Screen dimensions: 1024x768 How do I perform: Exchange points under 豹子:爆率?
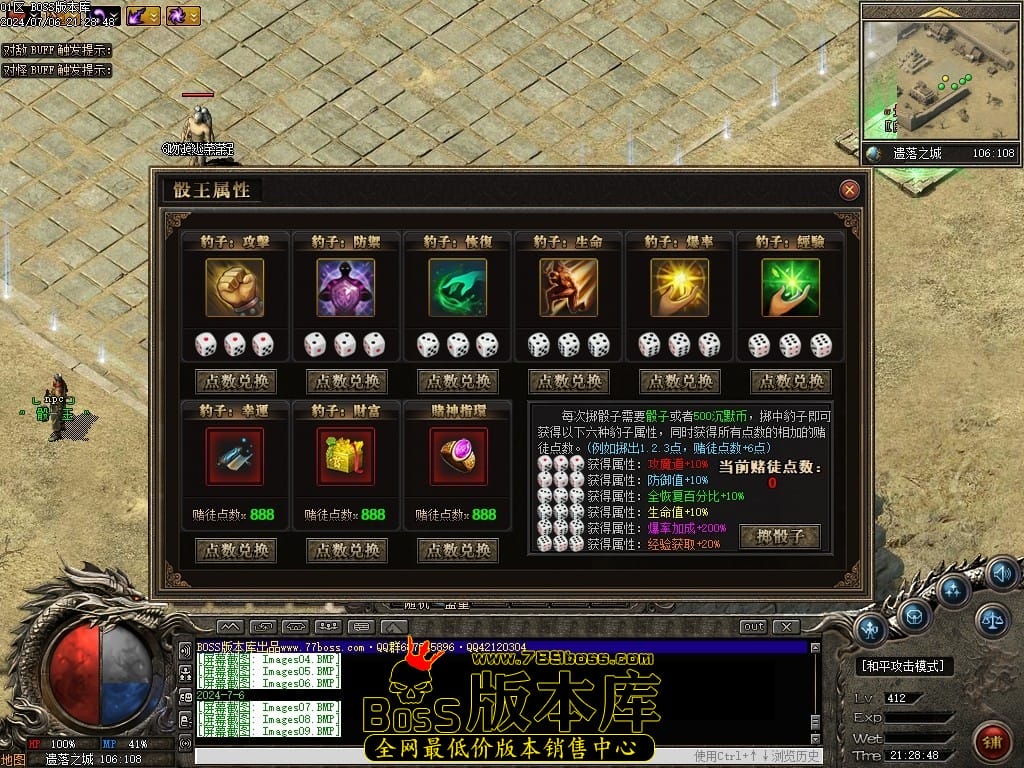(x=680, y=382)
